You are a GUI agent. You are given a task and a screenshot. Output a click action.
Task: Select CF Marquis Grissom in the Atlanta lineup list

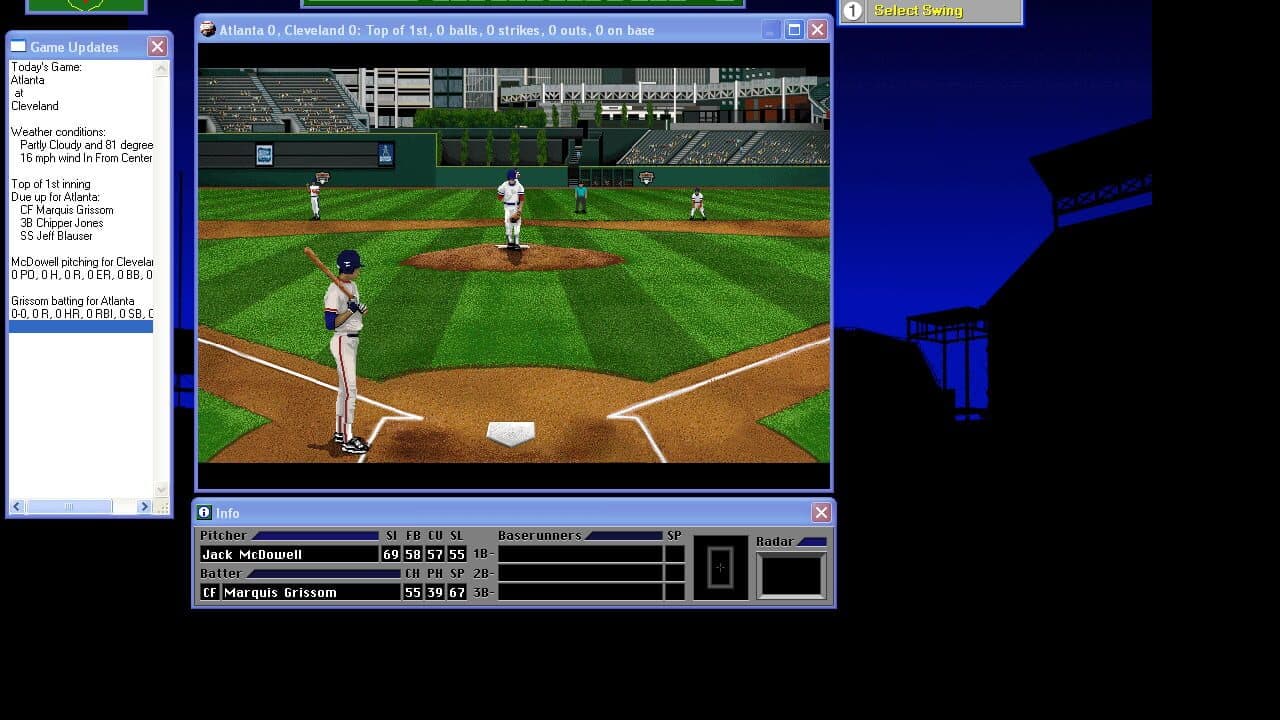(x=66, y=210)
